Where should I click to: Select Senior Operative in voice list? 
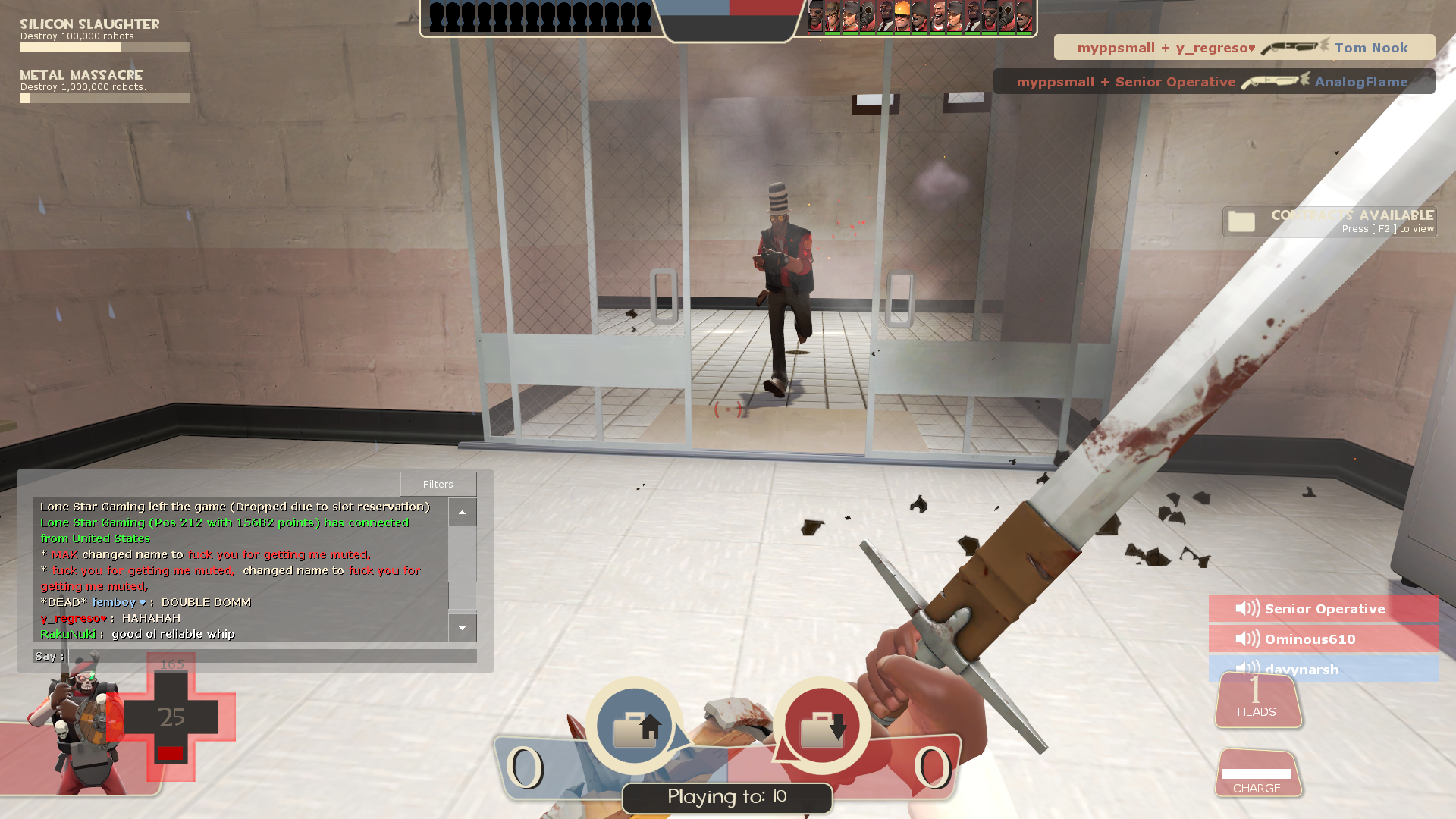tap(1323, 609)
